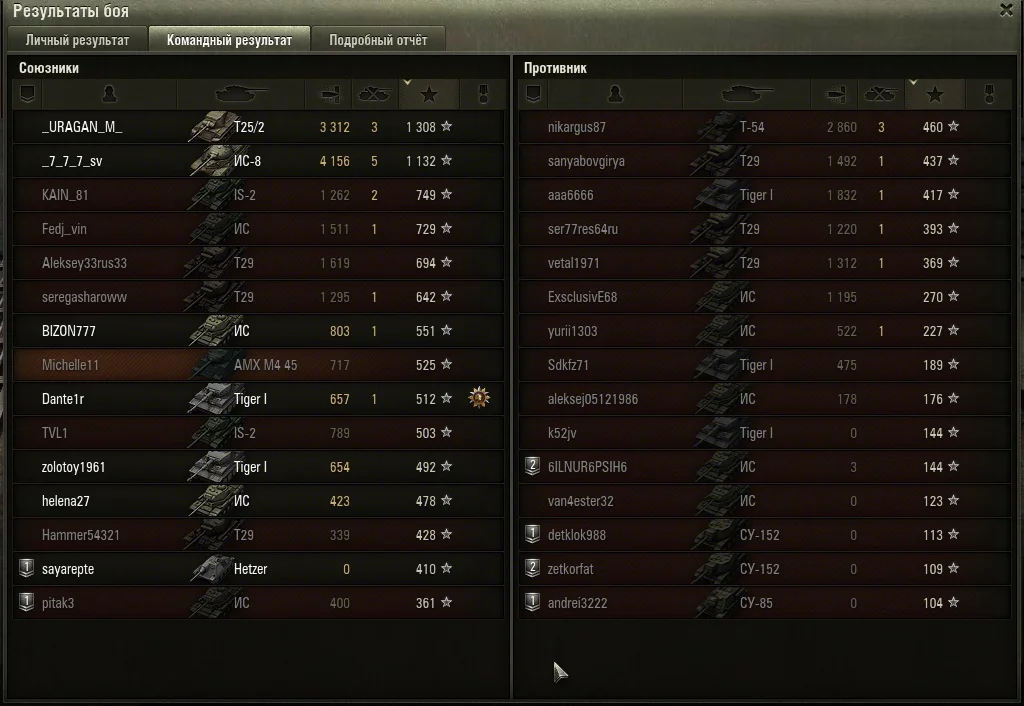Choose enemy player nikargus87 row
The height and width of the screenshot is (706, 1024).
pyautogui.click(x=577, y=127)
